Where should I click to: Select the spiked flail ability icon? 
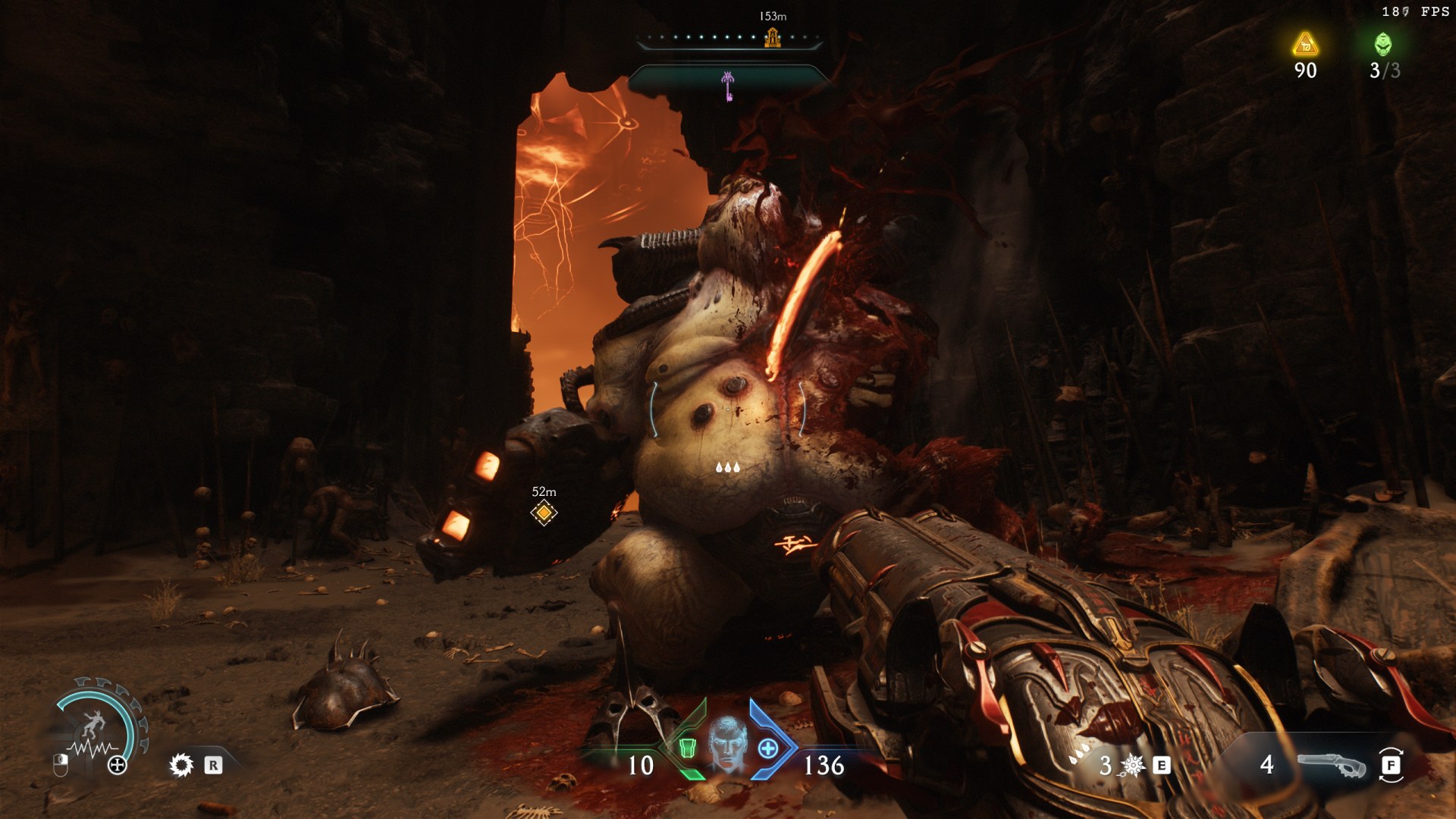coord(1132,765)
